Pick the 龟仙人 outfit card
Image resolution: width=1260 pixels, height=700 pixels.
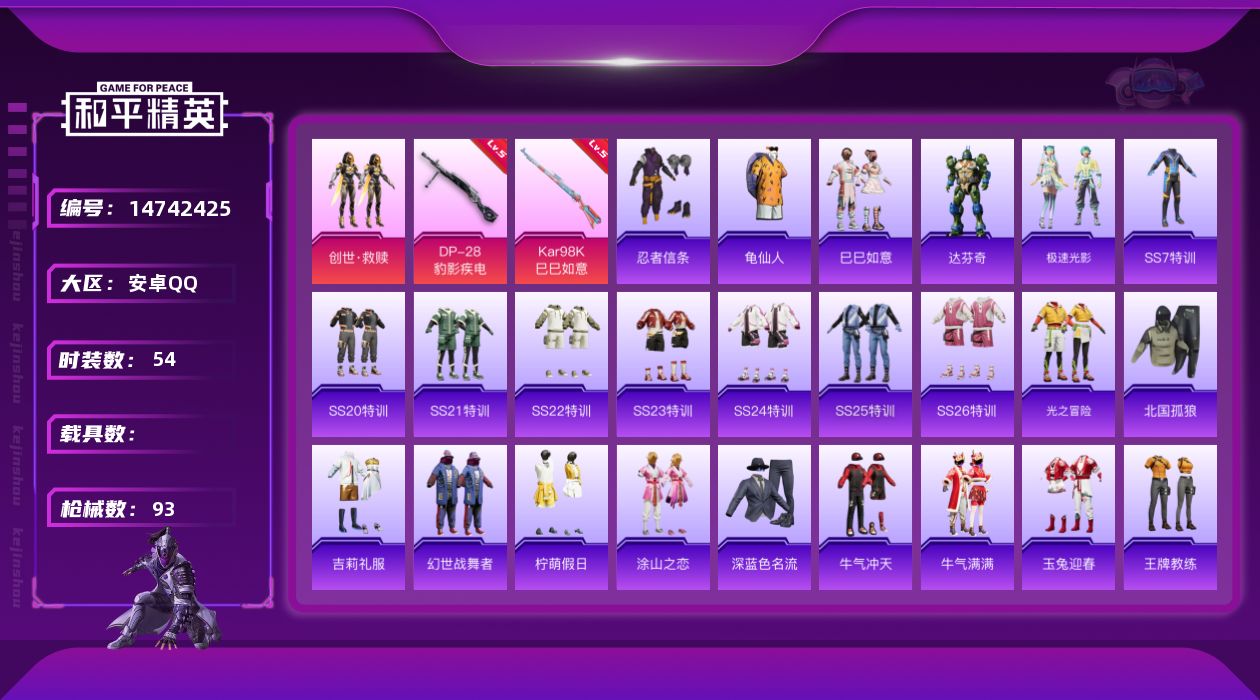pyautogui.click(x=764, y=211)
